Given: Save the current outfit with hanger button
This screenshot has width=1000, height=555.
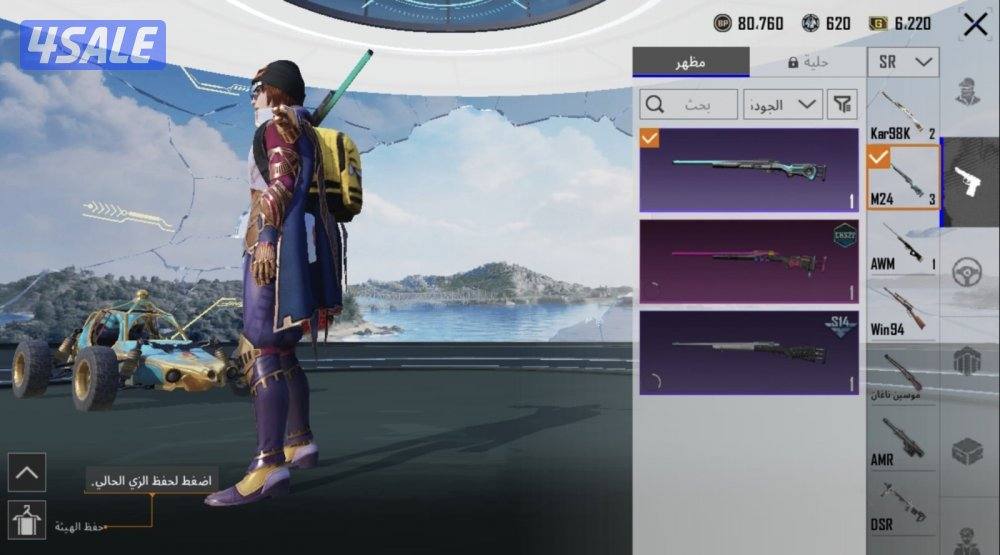Looking at the screenshot, I should coord(26,521).
